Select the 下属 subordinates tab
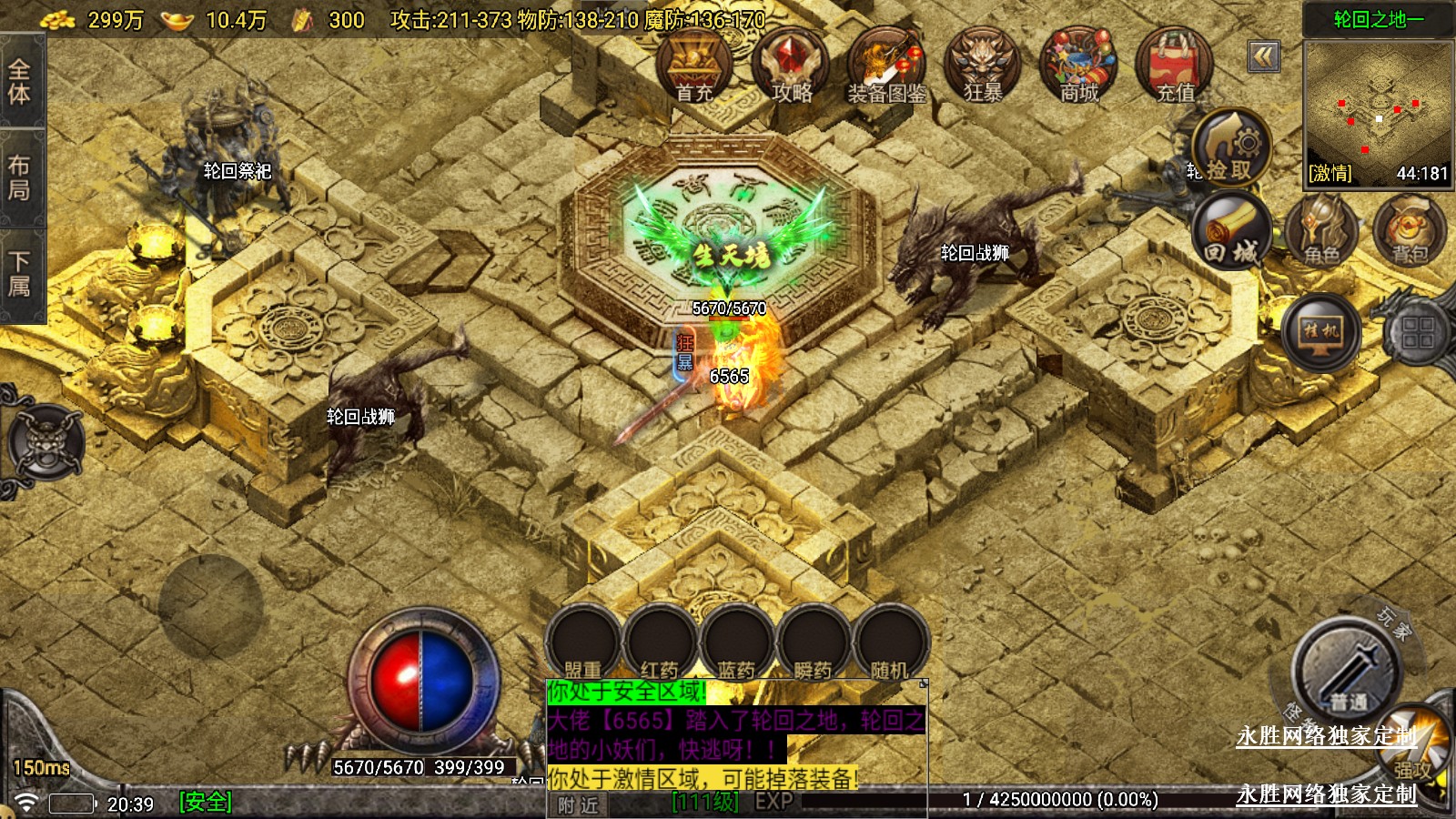1456x819 pixels. [20, 274]
